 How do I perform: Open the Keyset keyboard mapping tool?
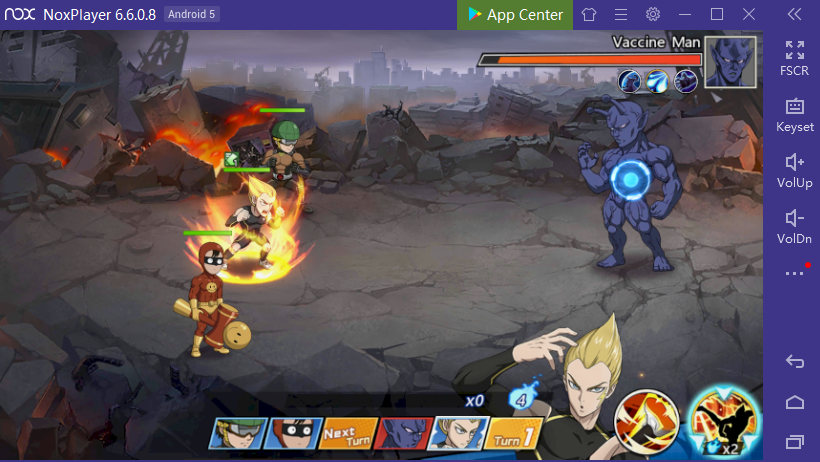[795, 113]
